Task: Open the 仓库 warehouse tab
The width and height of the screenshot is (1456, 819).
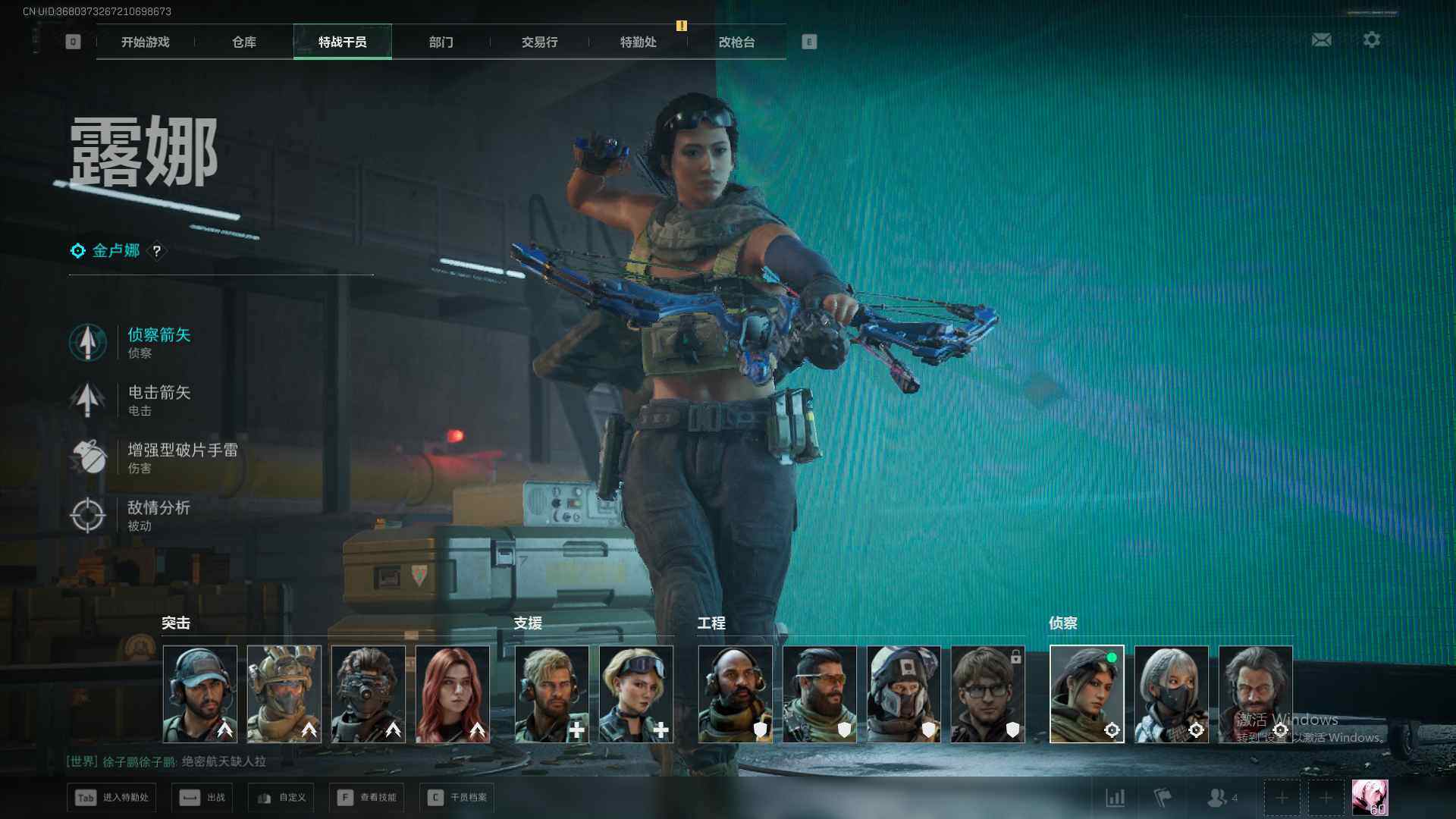Action: point(243,42)
